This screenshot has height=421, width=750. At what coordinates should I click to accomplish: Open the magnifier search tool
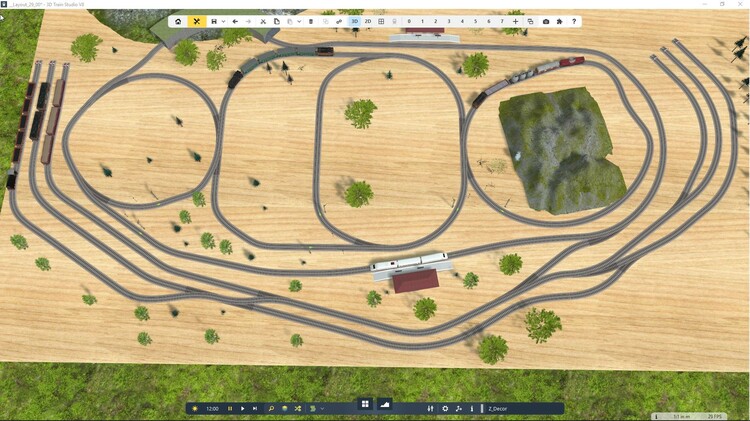click(271, 408)
